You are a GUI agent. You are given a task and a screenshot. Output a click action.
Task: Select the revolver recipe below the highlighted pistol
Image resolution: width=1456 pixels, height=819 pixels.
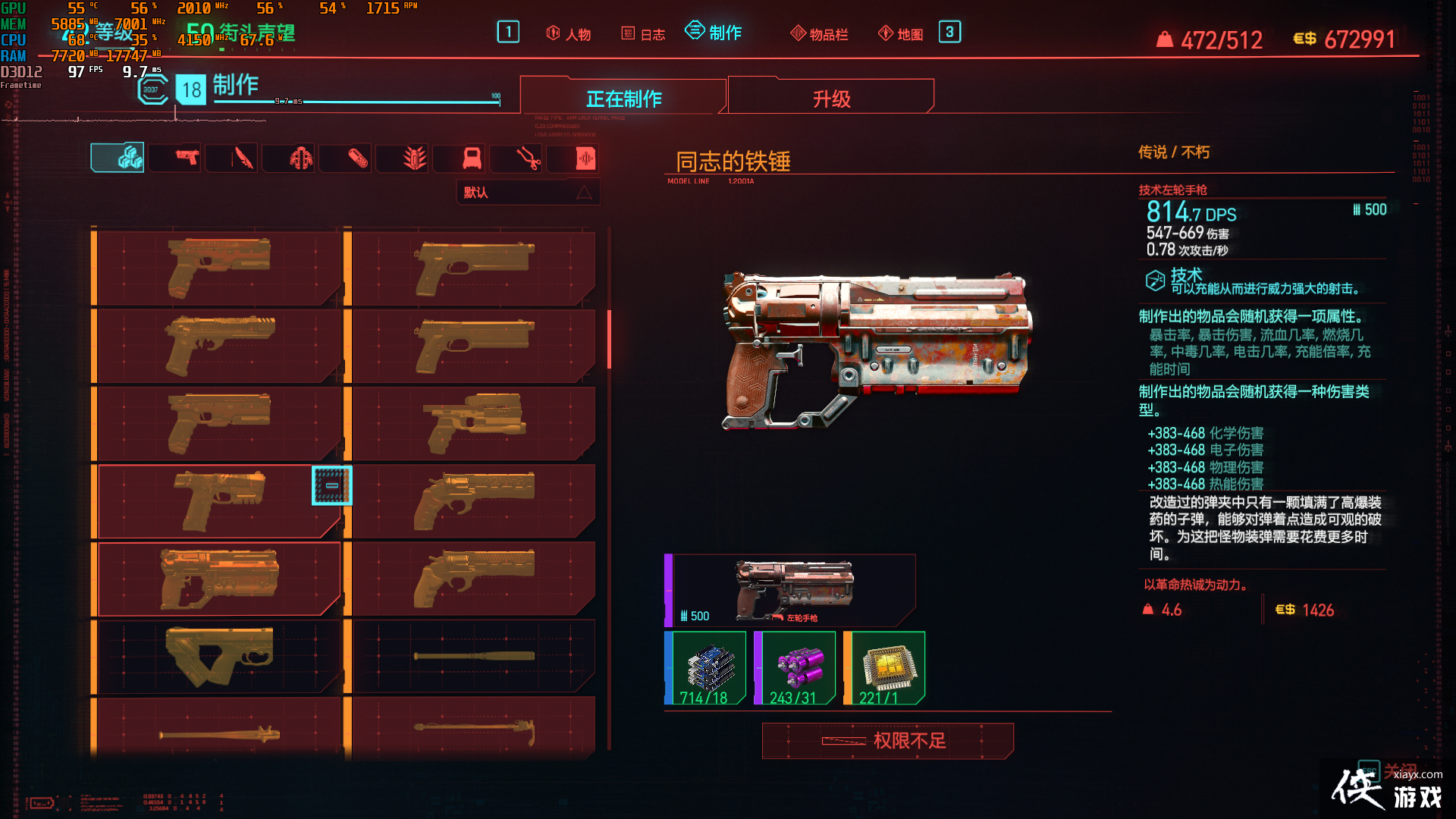coord(216,579)
